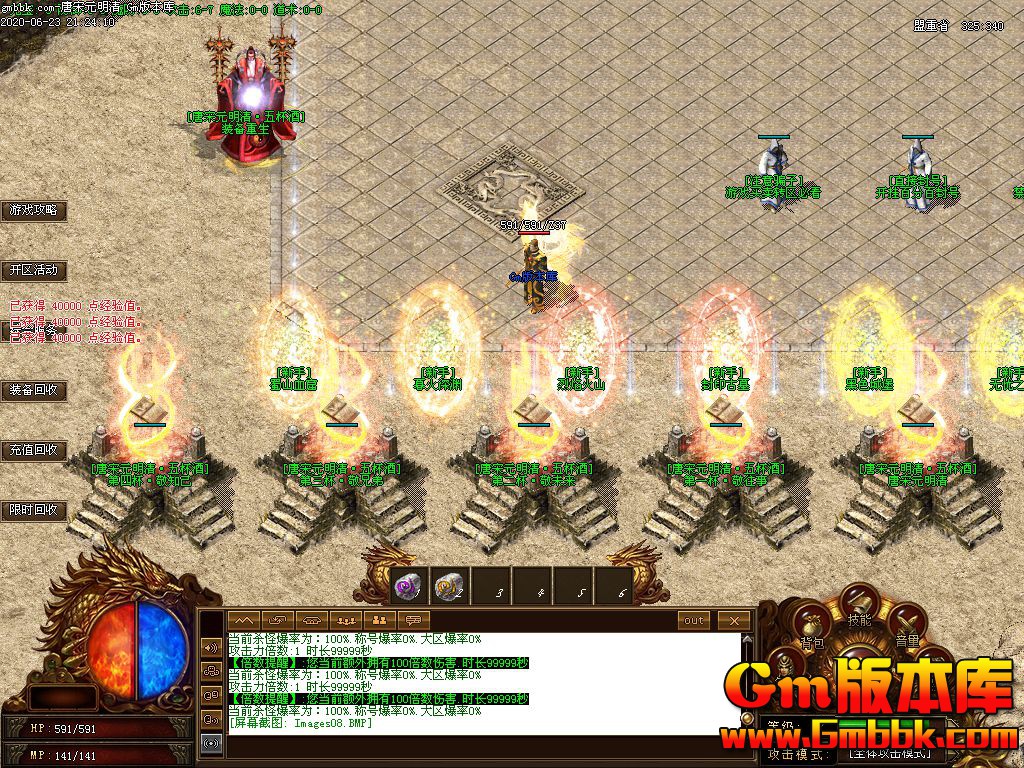The height and width of the screenshot is (768, 1024).
Task: Close the game with the X button
Action: coord(734,621)
